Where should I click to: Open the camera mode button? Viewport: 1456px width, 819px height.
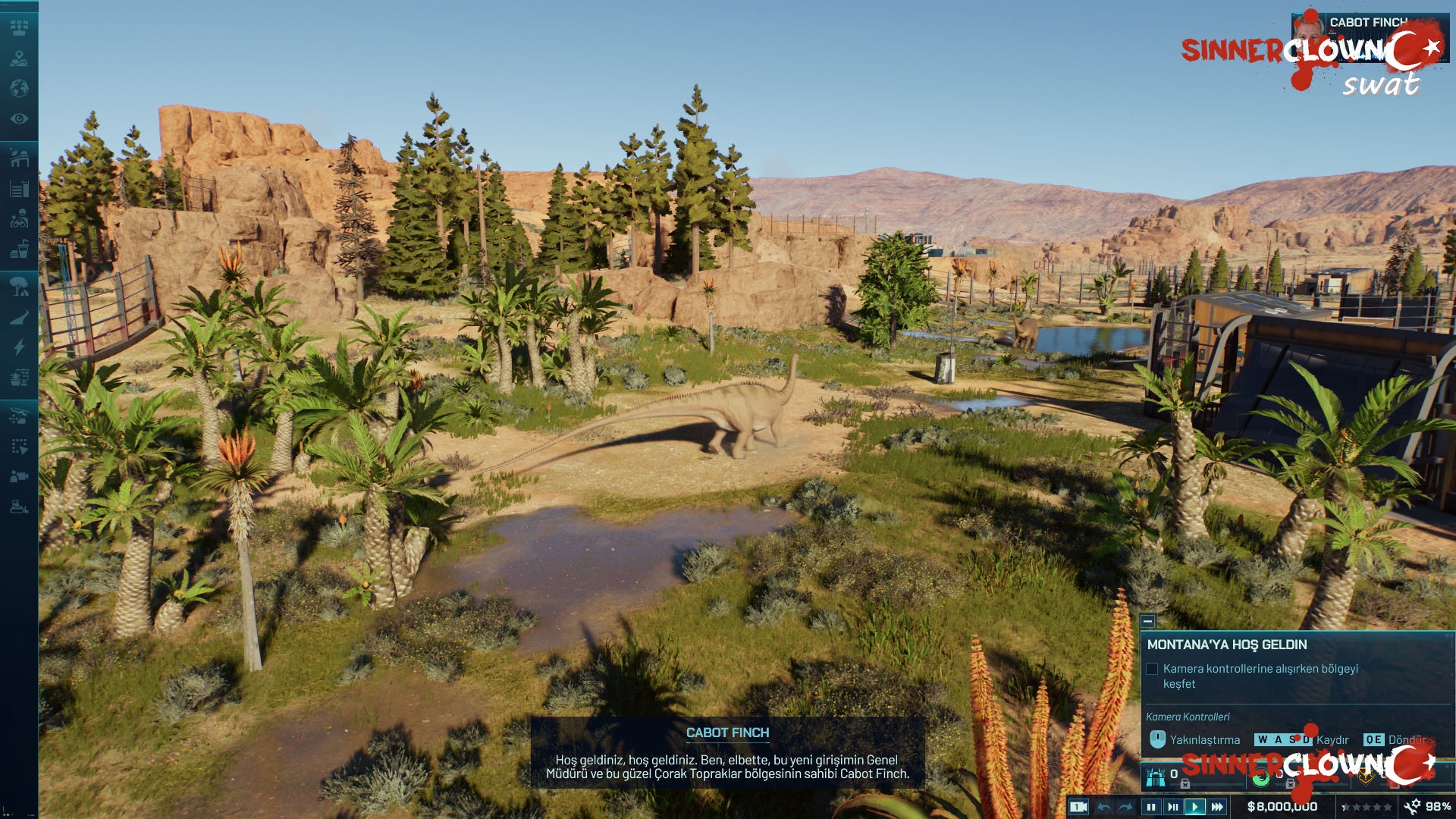1078,807
